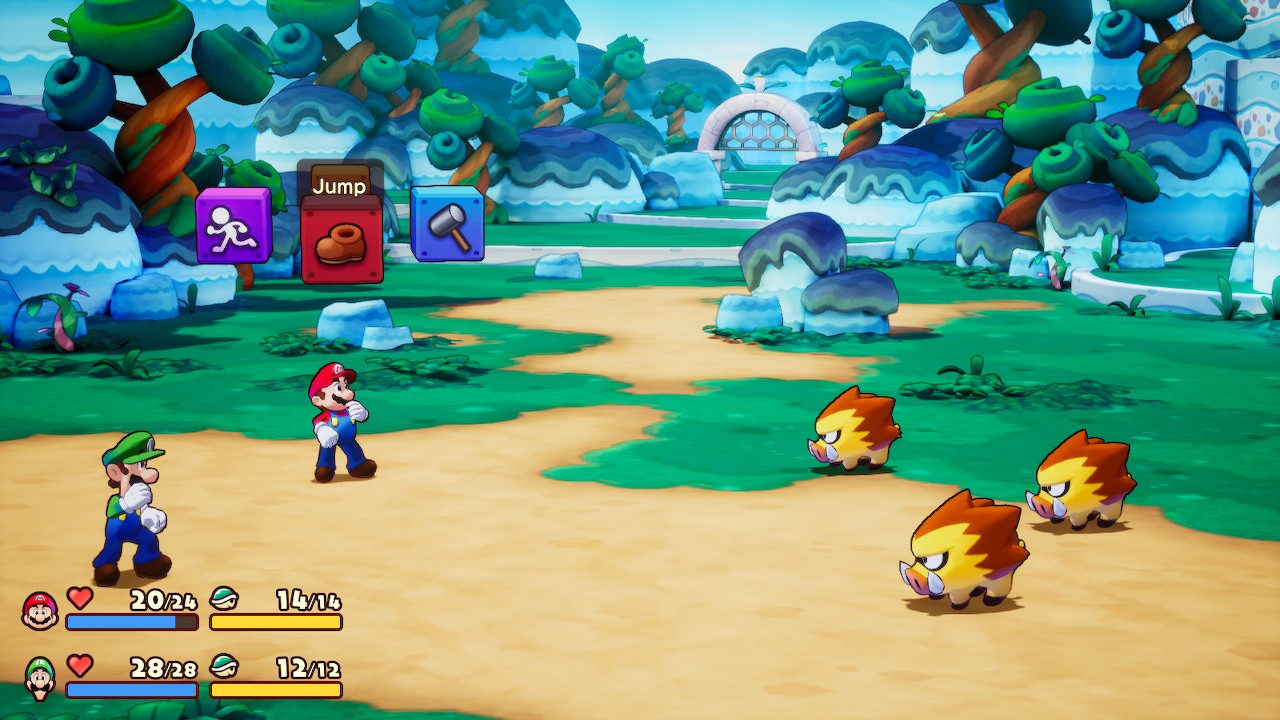Screen dimensions: 1280x720
Task: Choose the blue Hammer command block
Action: pyautogui.click(x=447, y=224)
